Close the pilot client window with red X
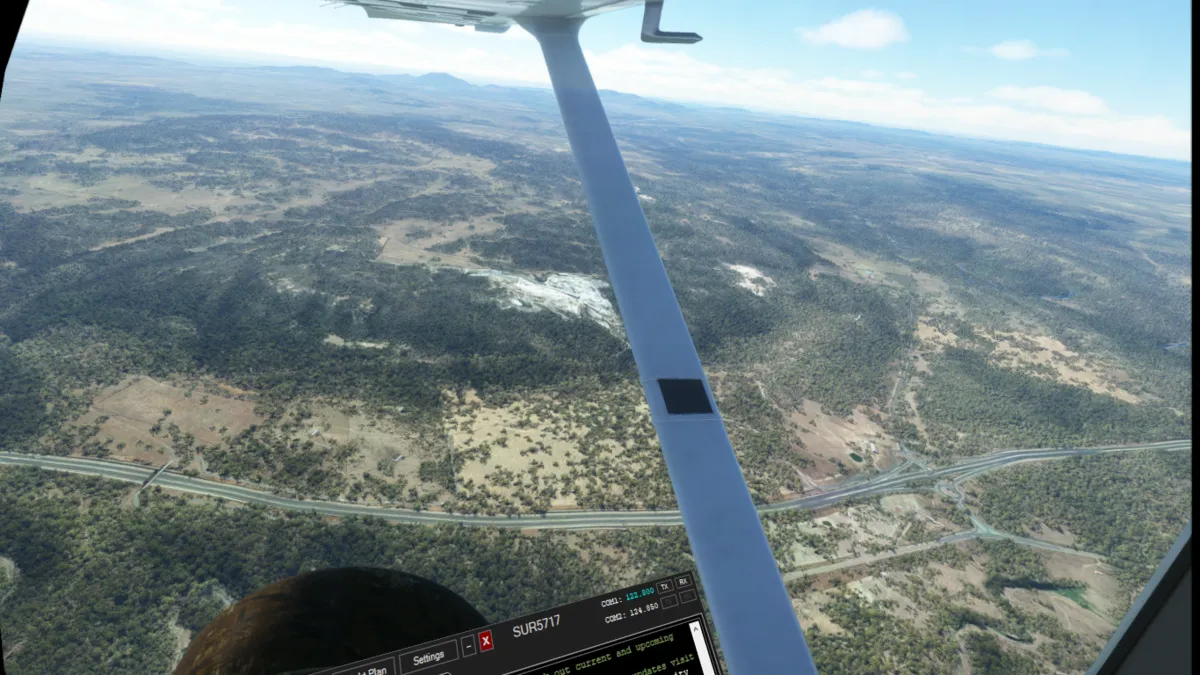The height and width of the screenshot is (675, 1200). point(486,641)
